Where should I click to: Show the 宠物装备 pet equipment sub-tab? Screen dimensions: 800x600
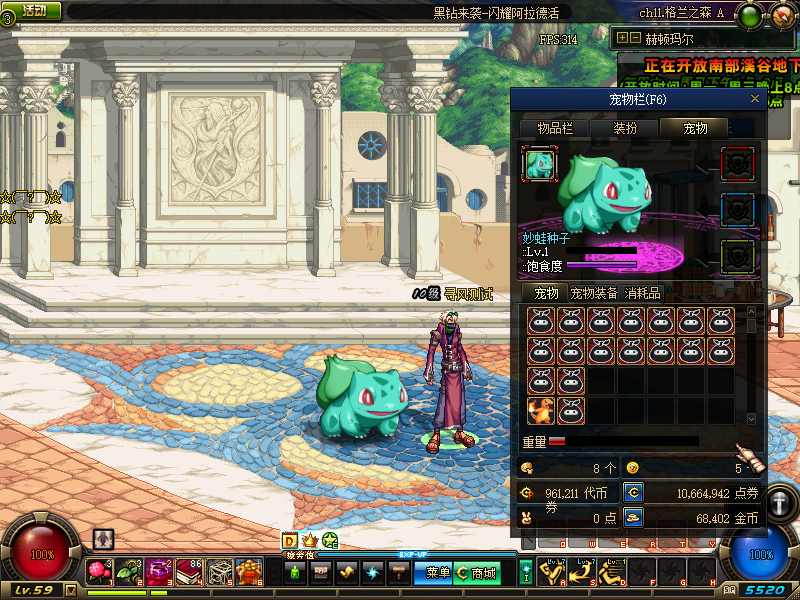(594, 293)
